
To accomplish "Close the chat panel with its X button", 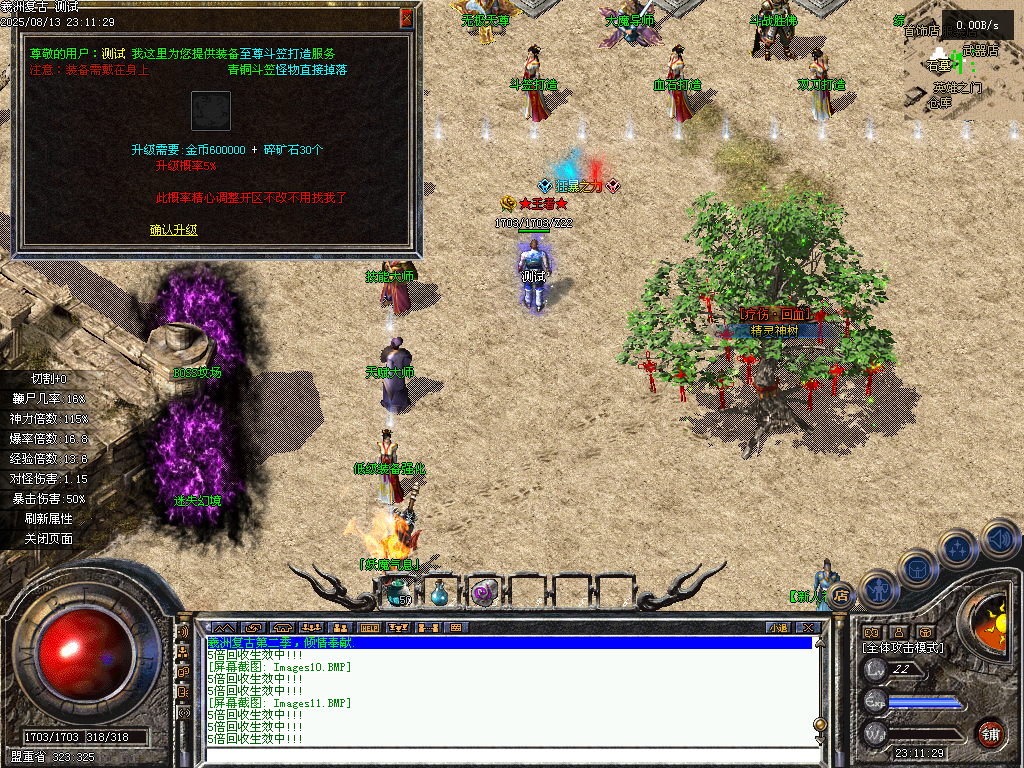I will pyautogui.click(x=808, y=628).
